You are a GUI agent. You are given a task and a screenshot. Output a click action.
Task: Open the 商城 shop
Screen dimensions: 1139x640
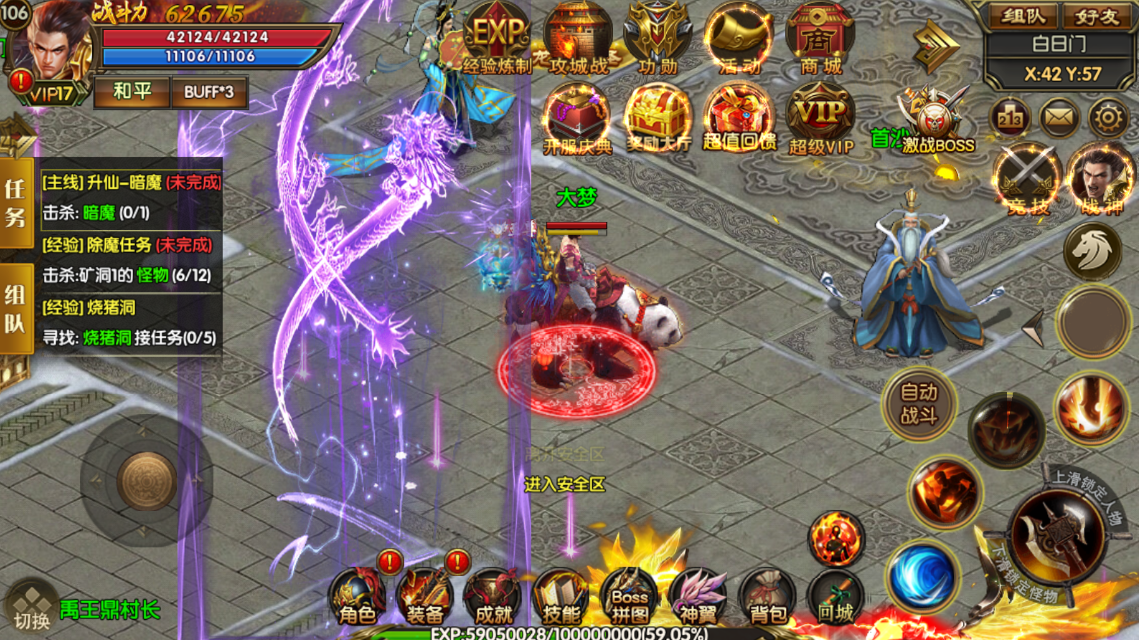[x=820, y=40]
